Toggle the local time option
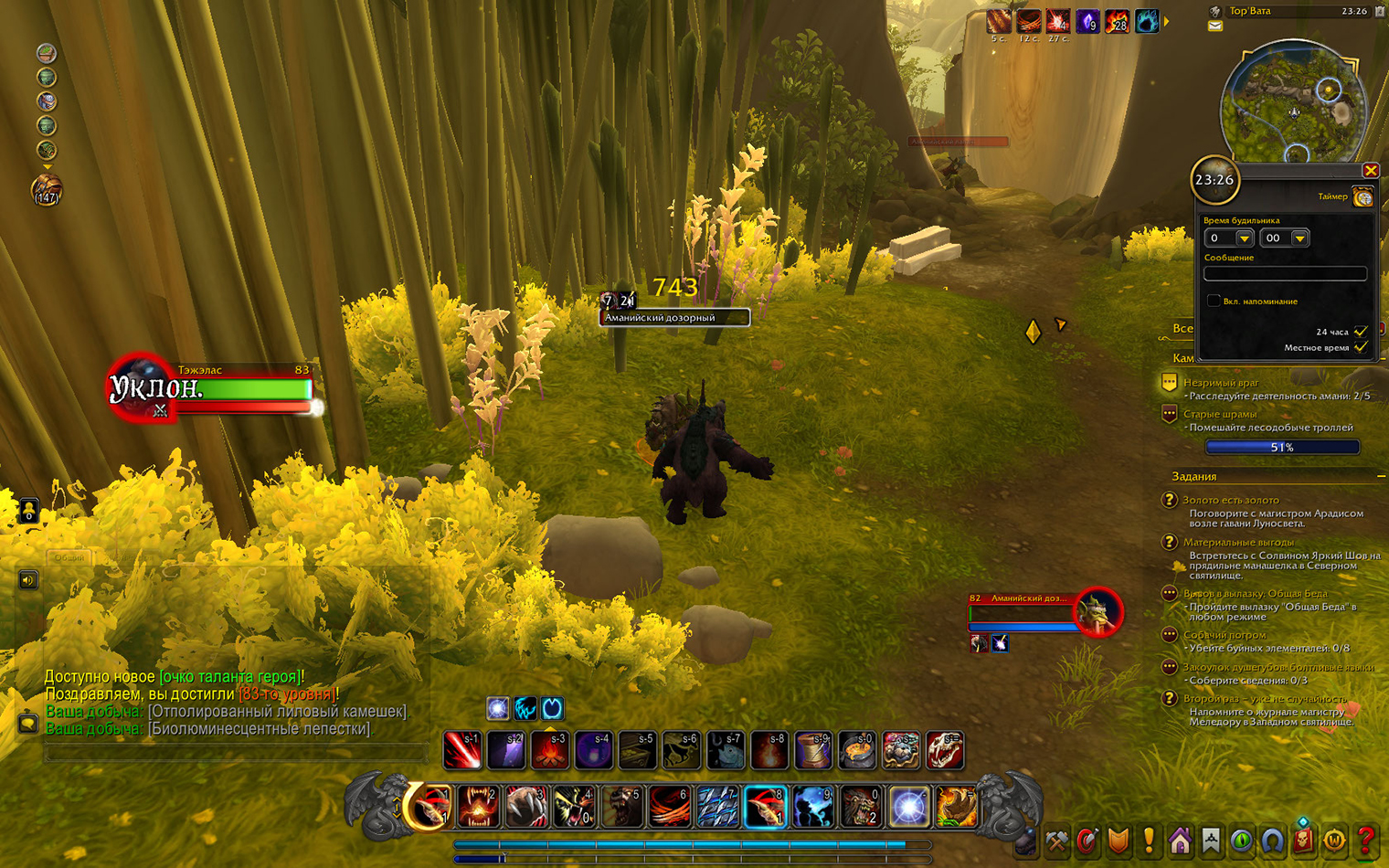 tap(1361, 347)
